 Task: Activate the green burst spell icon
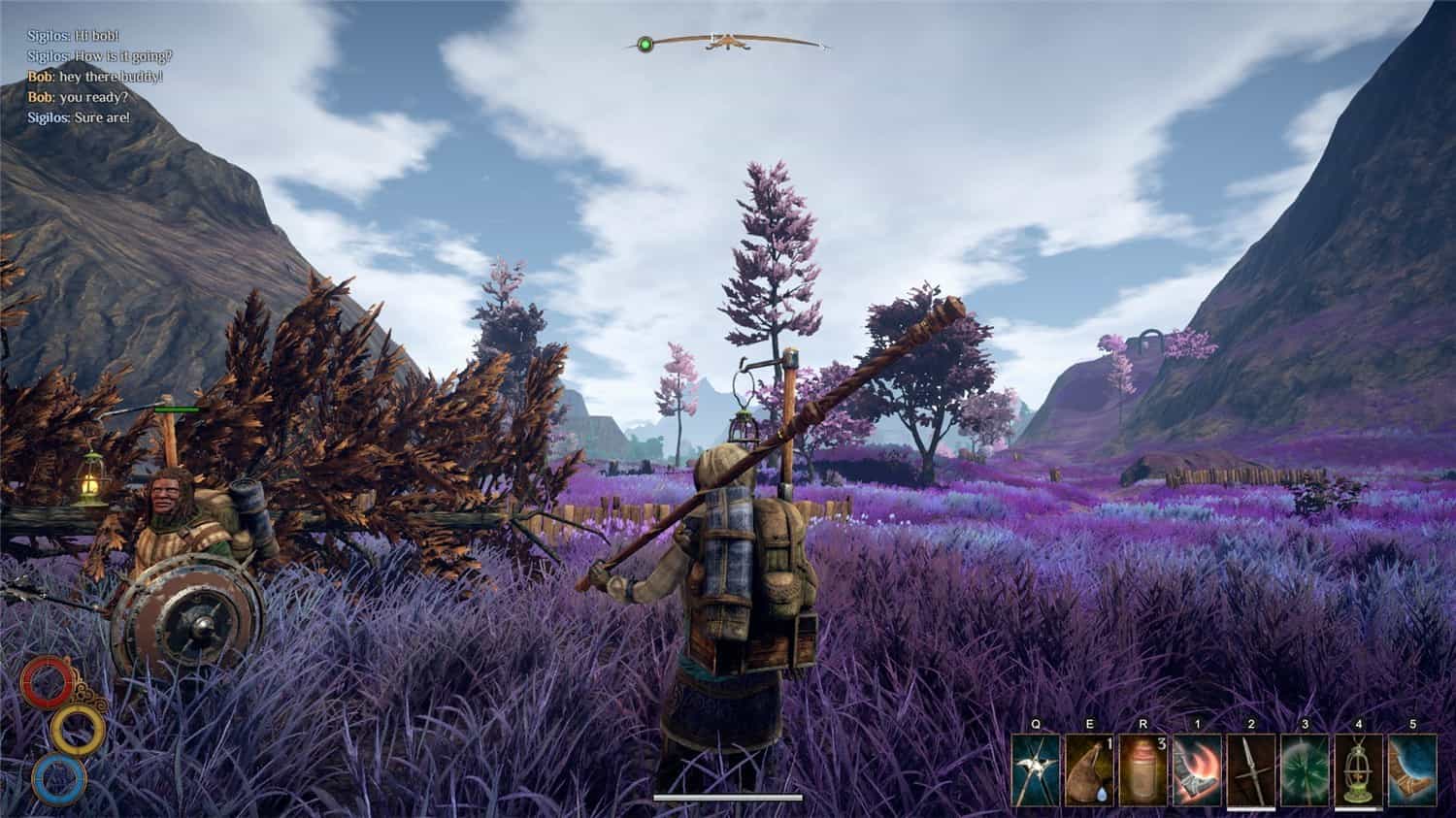1304,769
